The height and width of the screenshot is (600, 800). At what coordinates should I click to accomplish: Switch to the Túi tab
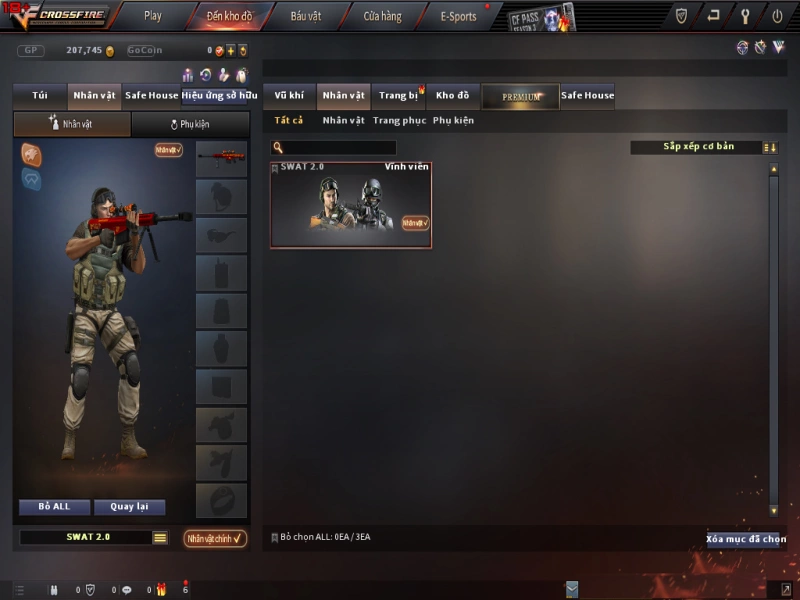(40, 96)
